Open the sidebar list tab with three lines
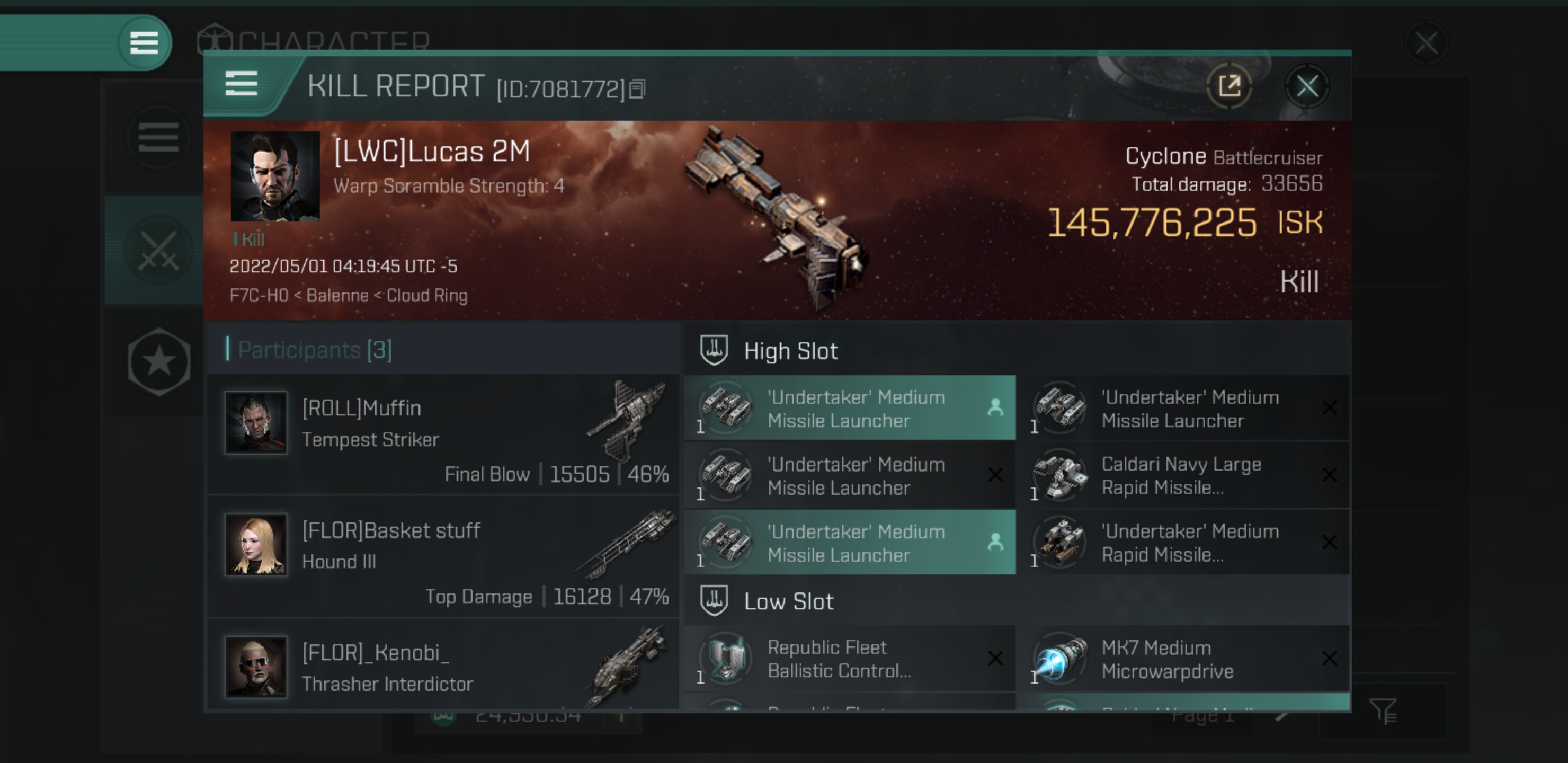 pos(158,138)
